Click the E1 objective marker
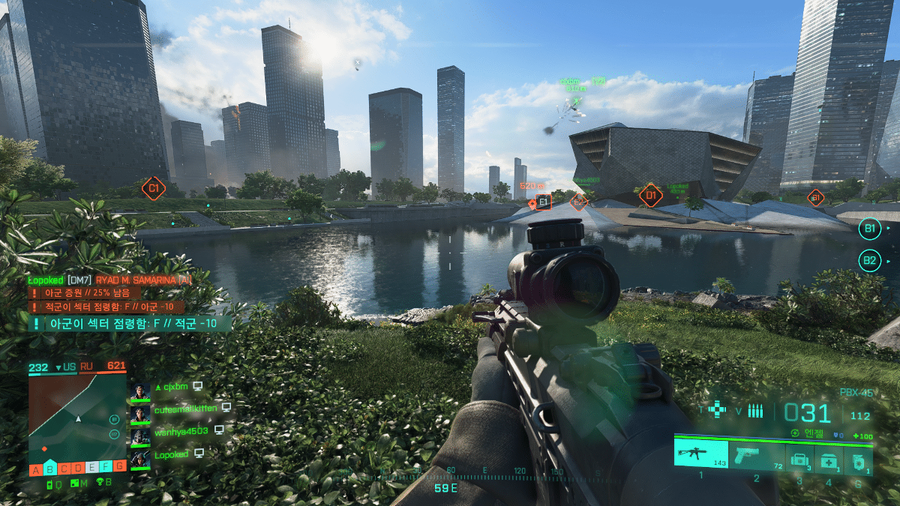The height and width of the screenshot is (506, 900). click(x=543, y=203)
